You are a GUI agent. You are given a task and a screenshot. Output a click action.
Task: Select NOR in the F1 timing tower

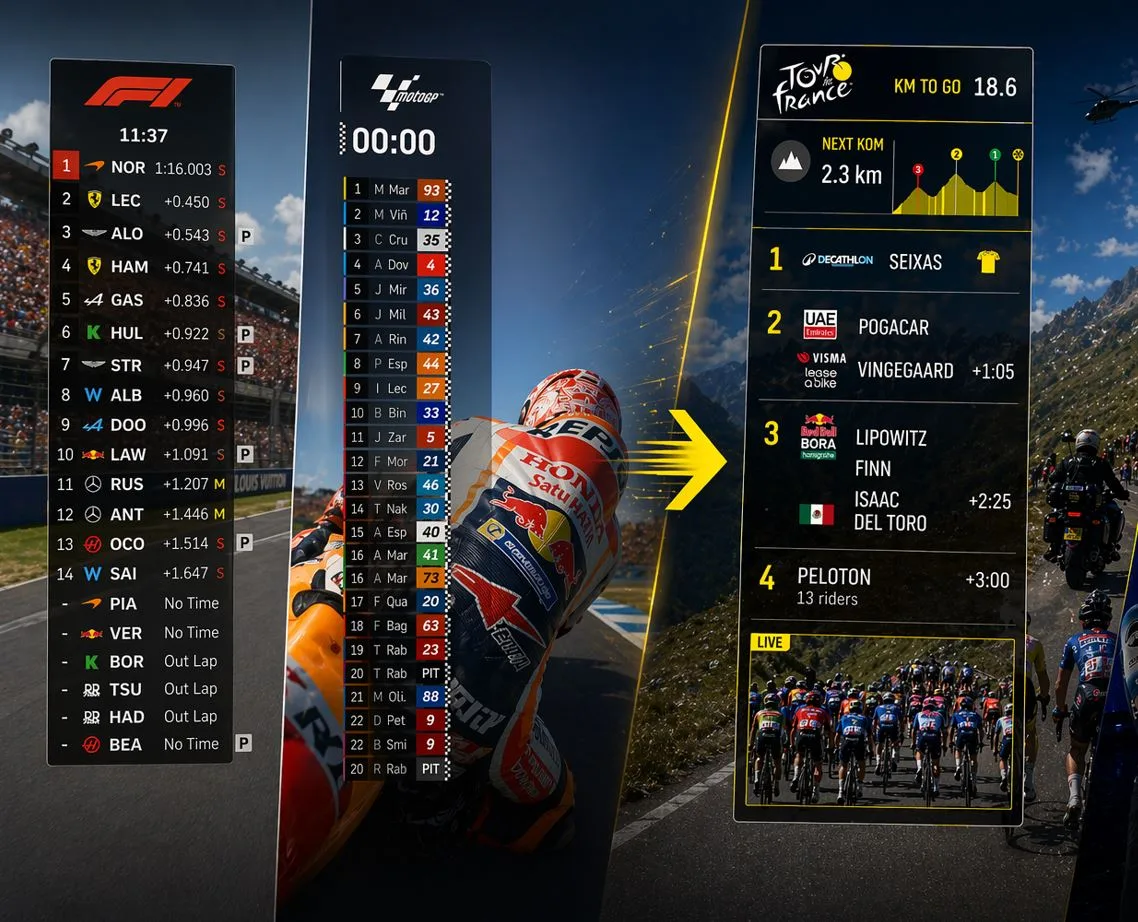128,168
